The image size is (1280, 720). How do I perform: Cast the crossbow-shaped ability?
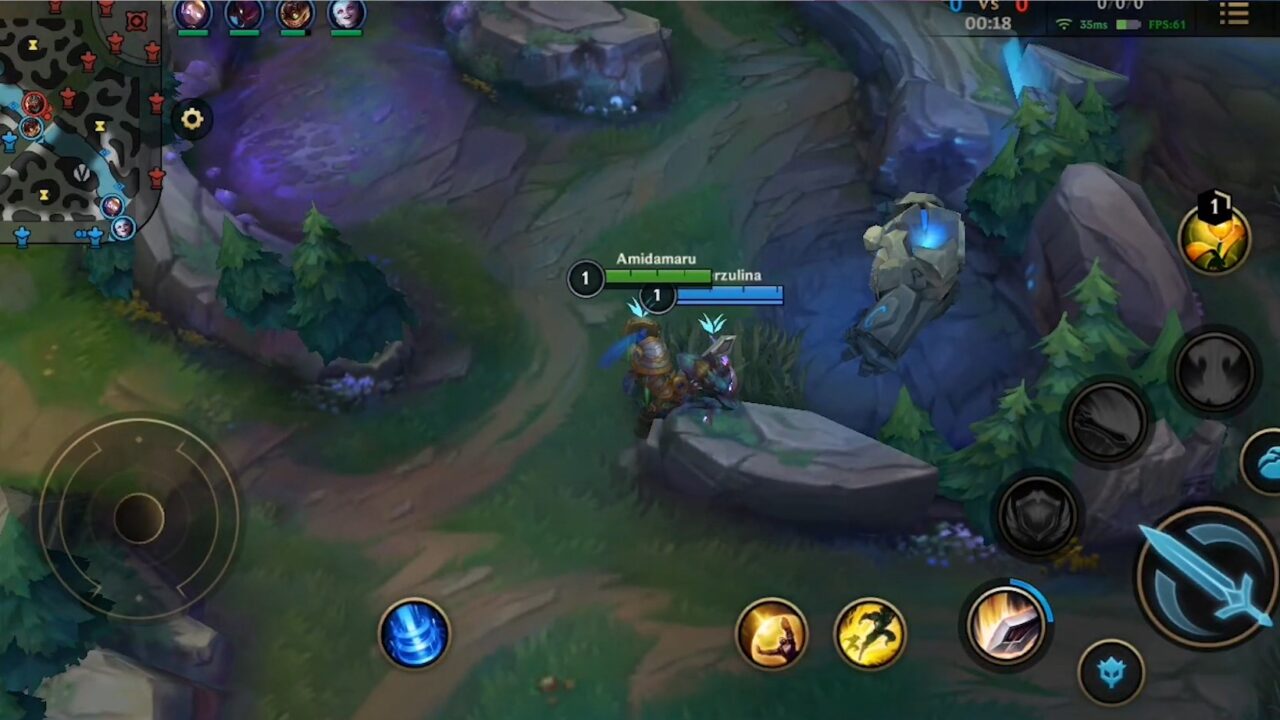pyautogui.click(x=1108, y=420)
